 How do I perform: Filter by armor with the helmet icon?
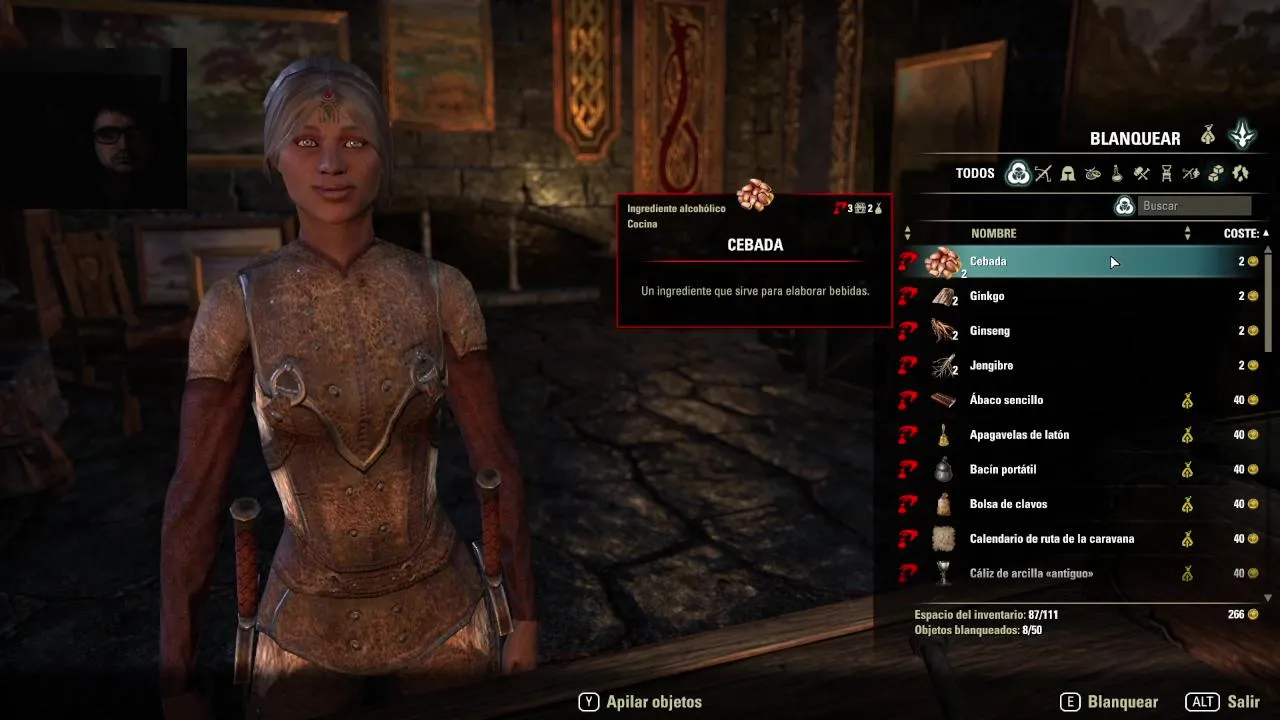pos(1068,174)
